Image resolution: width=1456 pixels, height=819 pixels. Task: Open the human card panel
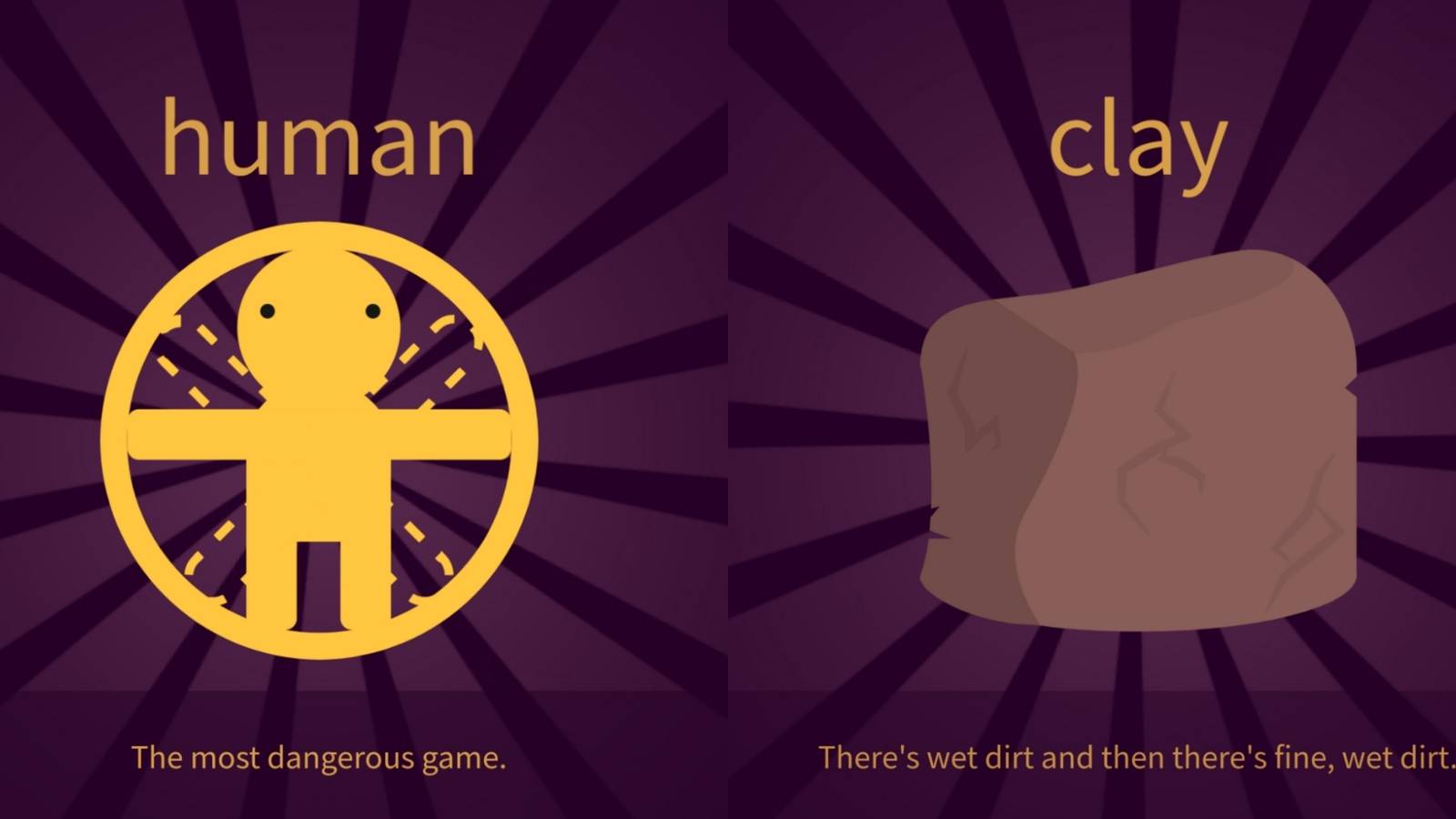364,409
